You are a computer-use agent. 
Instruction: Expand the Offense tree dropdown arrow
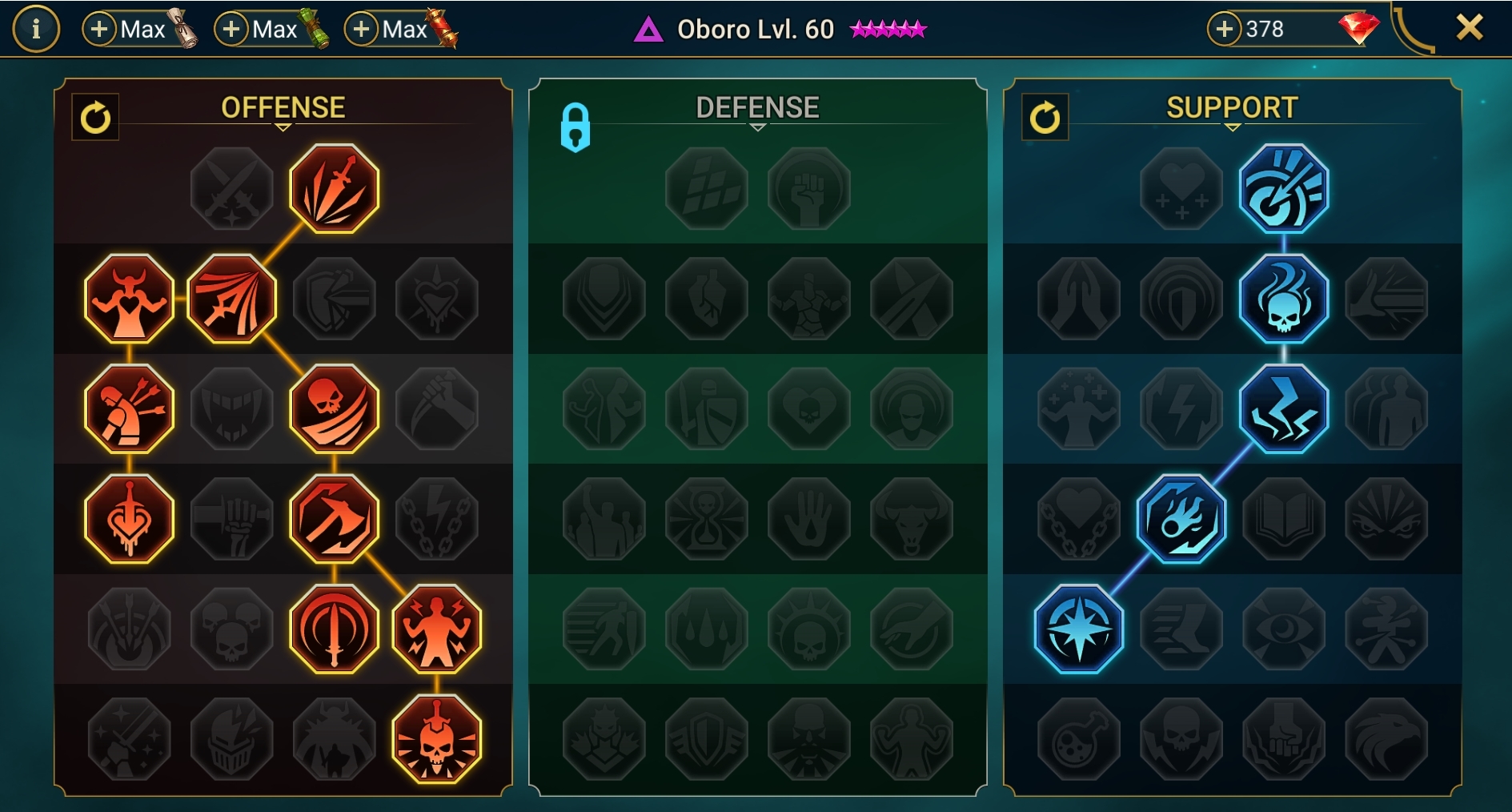tap(283, 128)
